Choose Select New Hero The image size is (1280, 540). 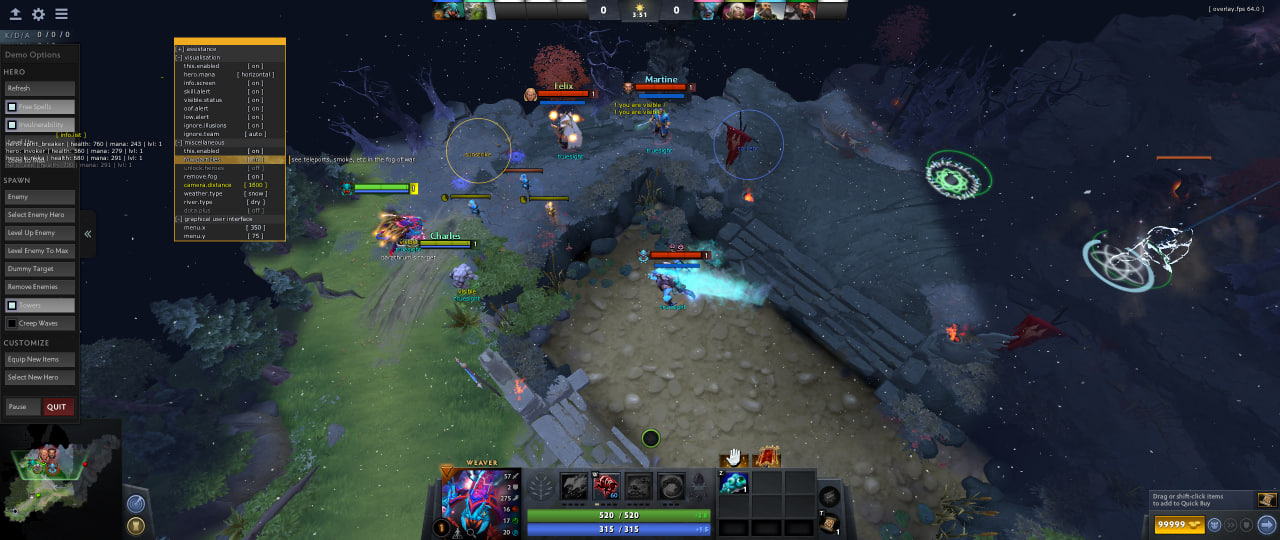40,377
